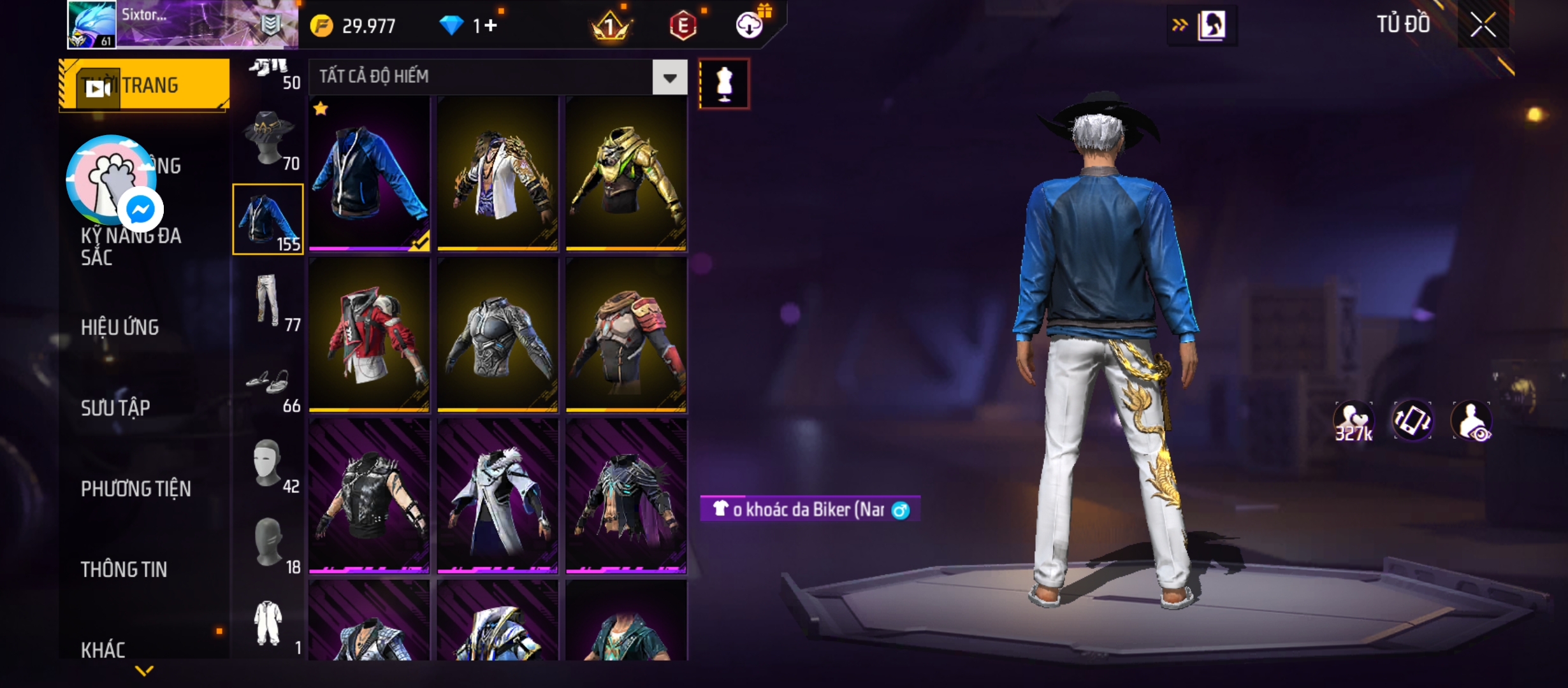Switch to the face mask category
Screen dimensions: 1568x688
pos(269,462)
